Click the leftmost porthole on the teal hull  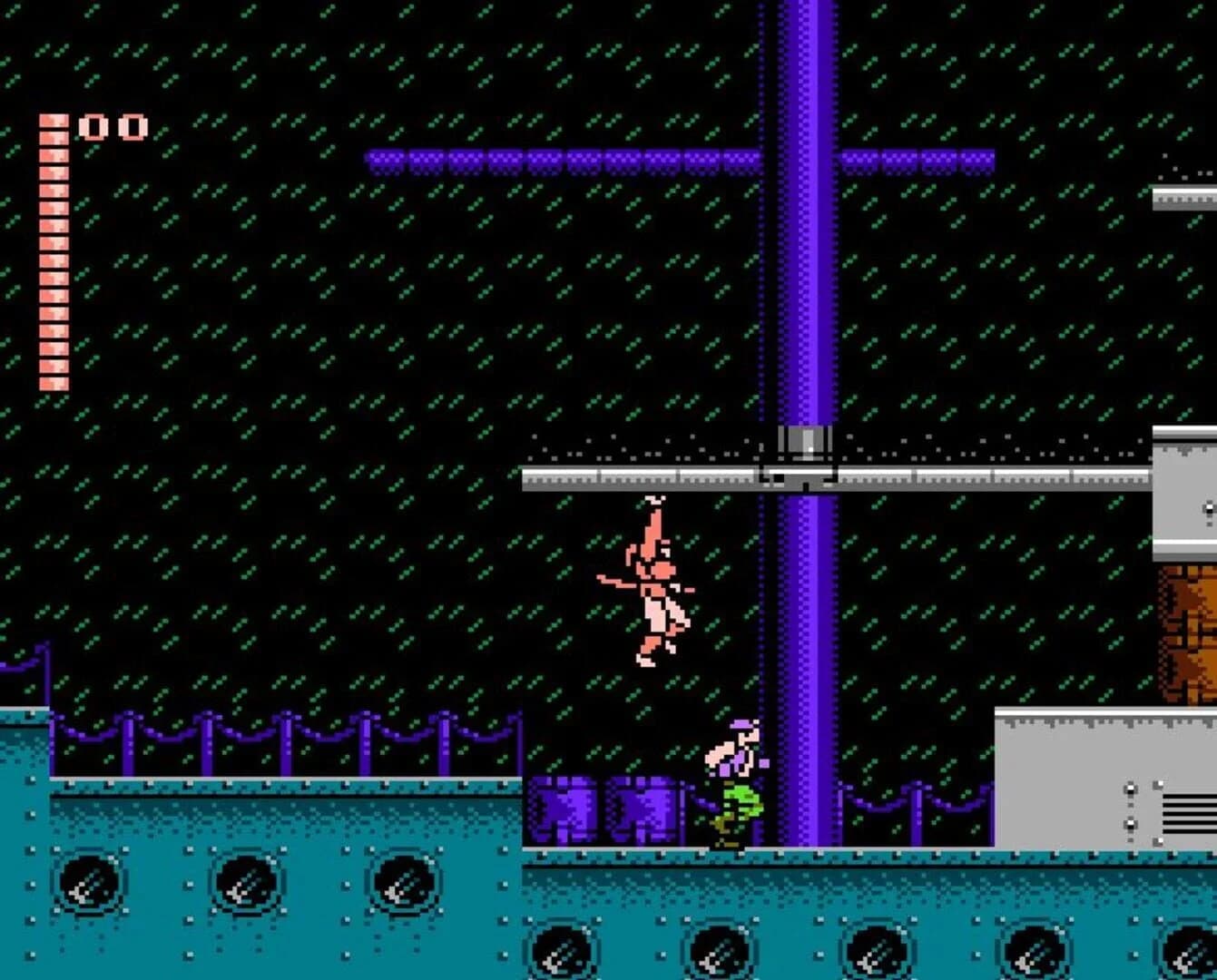coord(91,885)
